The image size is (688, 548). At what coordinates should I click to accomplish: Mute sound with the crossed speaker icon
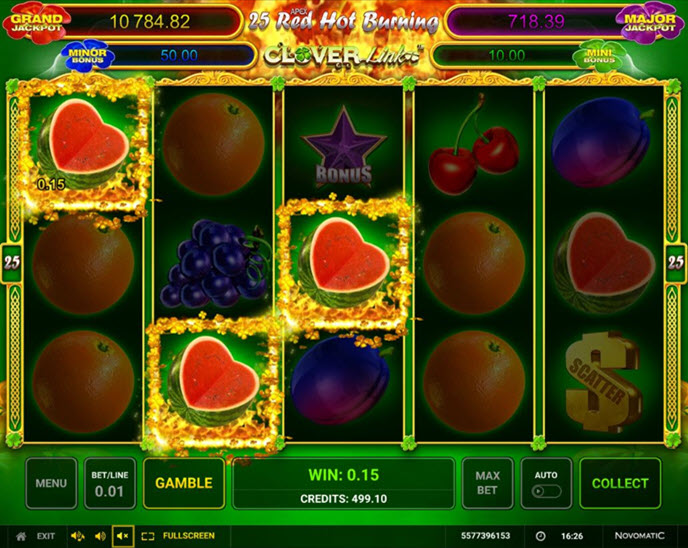click(x=123, y=536)
